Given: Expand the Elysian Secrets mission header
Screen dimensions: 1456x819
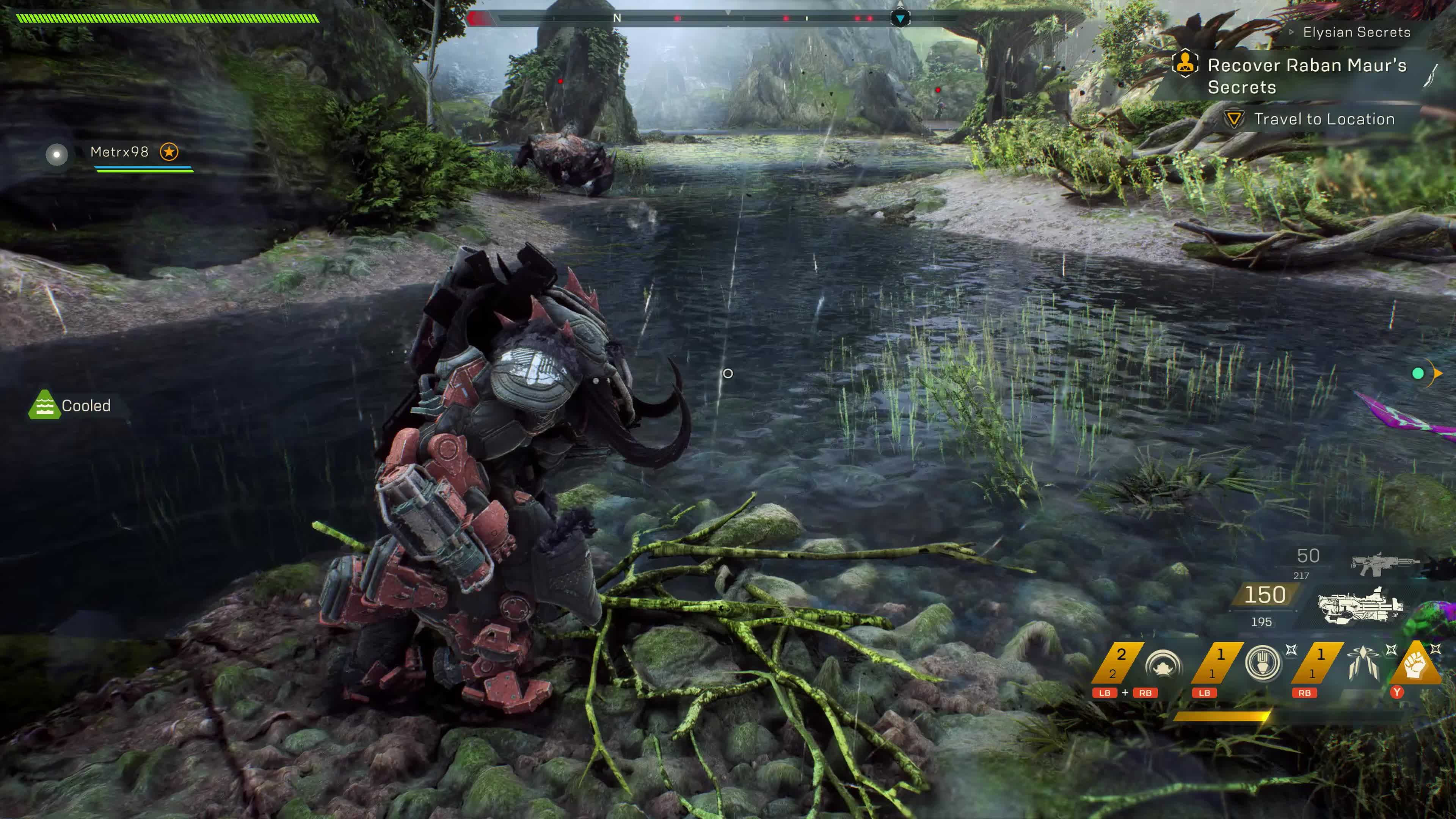Looking at the screenshot, I should click(1356, 32).
